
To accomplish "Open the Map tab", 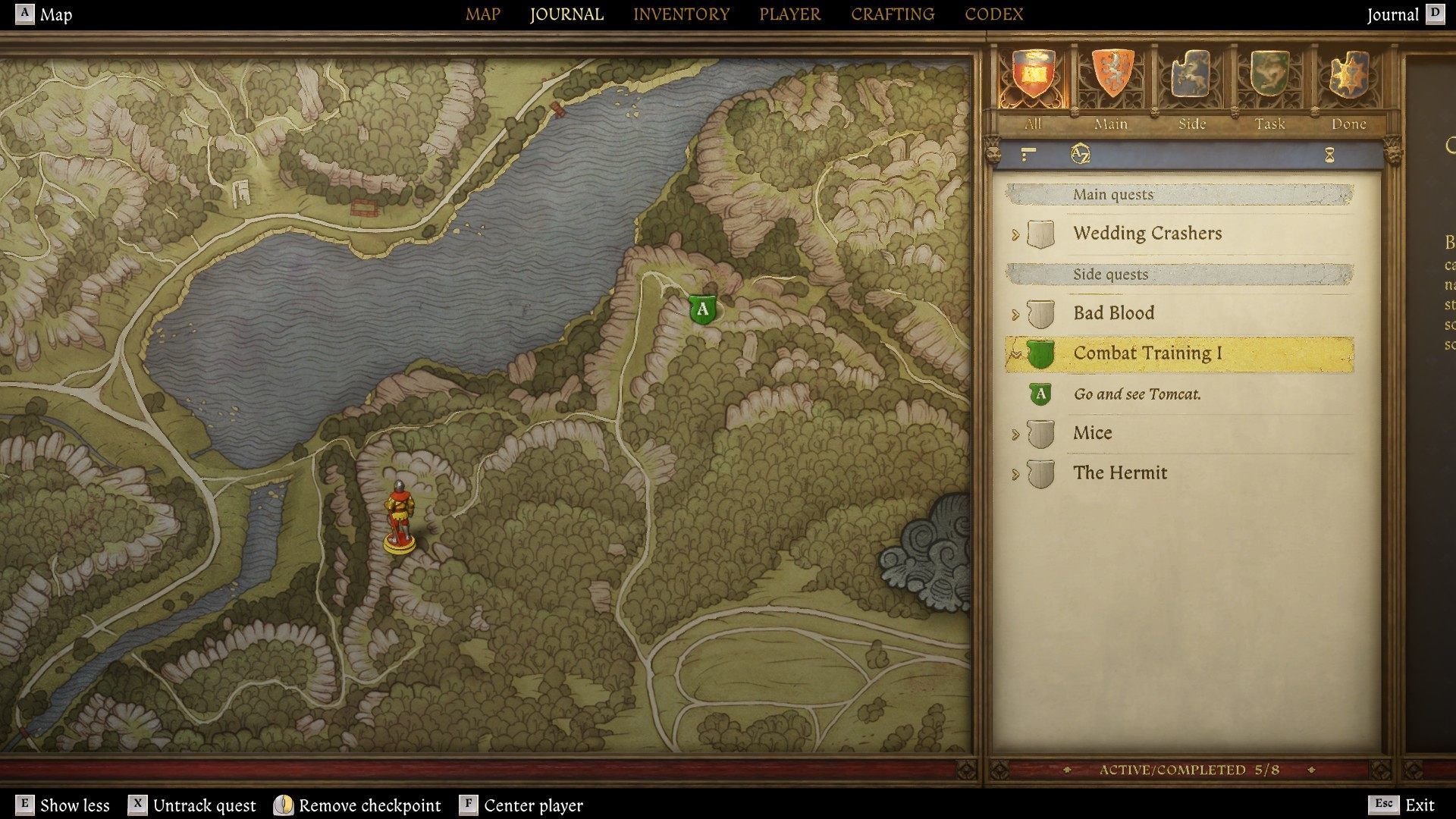I will (x=482, y=14).
